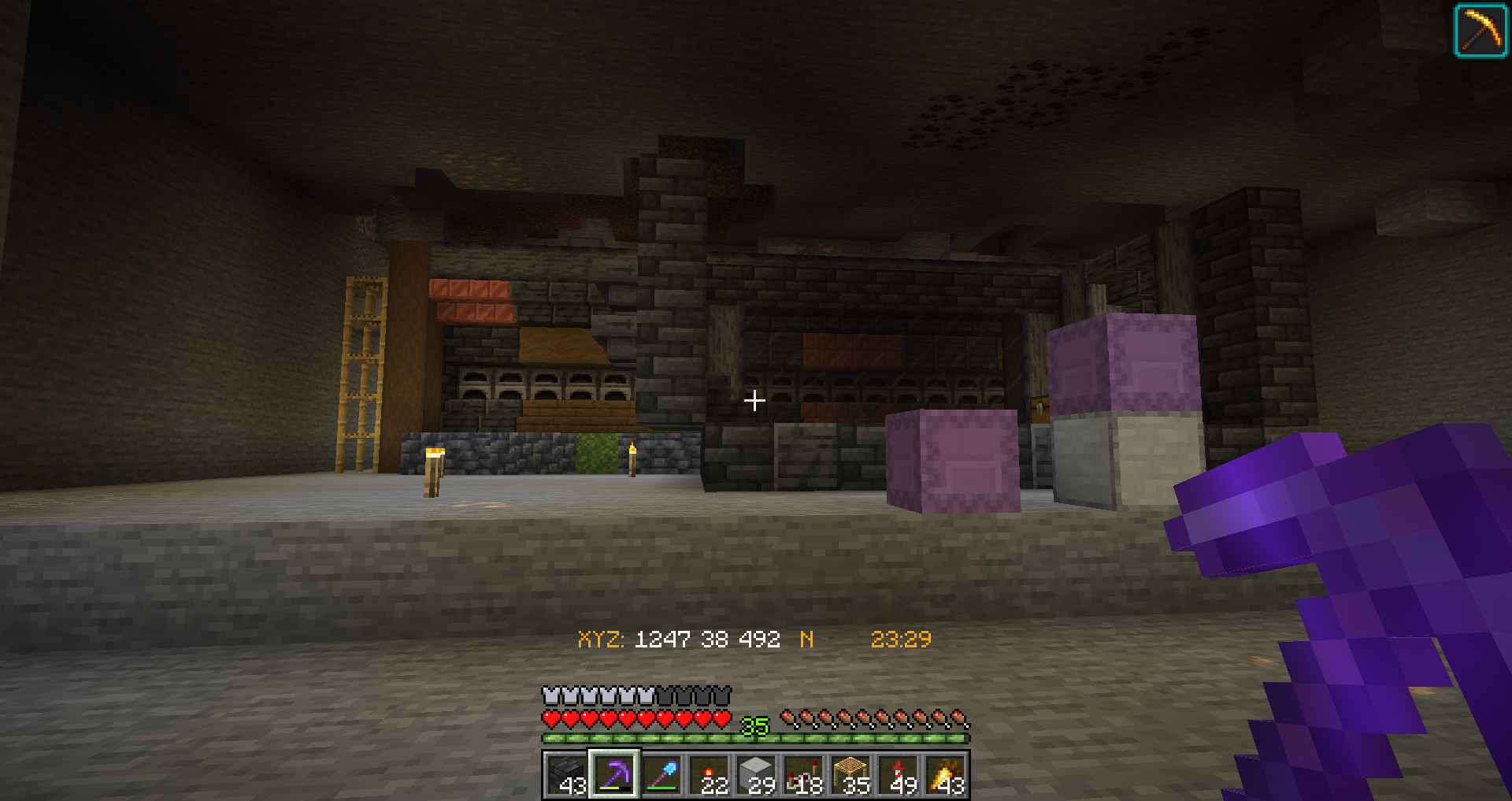Image resolution: width=1512 pixels, height=801 pixels.
Task: Select the light gray block stack of 29
Action: tap(756, 774)
